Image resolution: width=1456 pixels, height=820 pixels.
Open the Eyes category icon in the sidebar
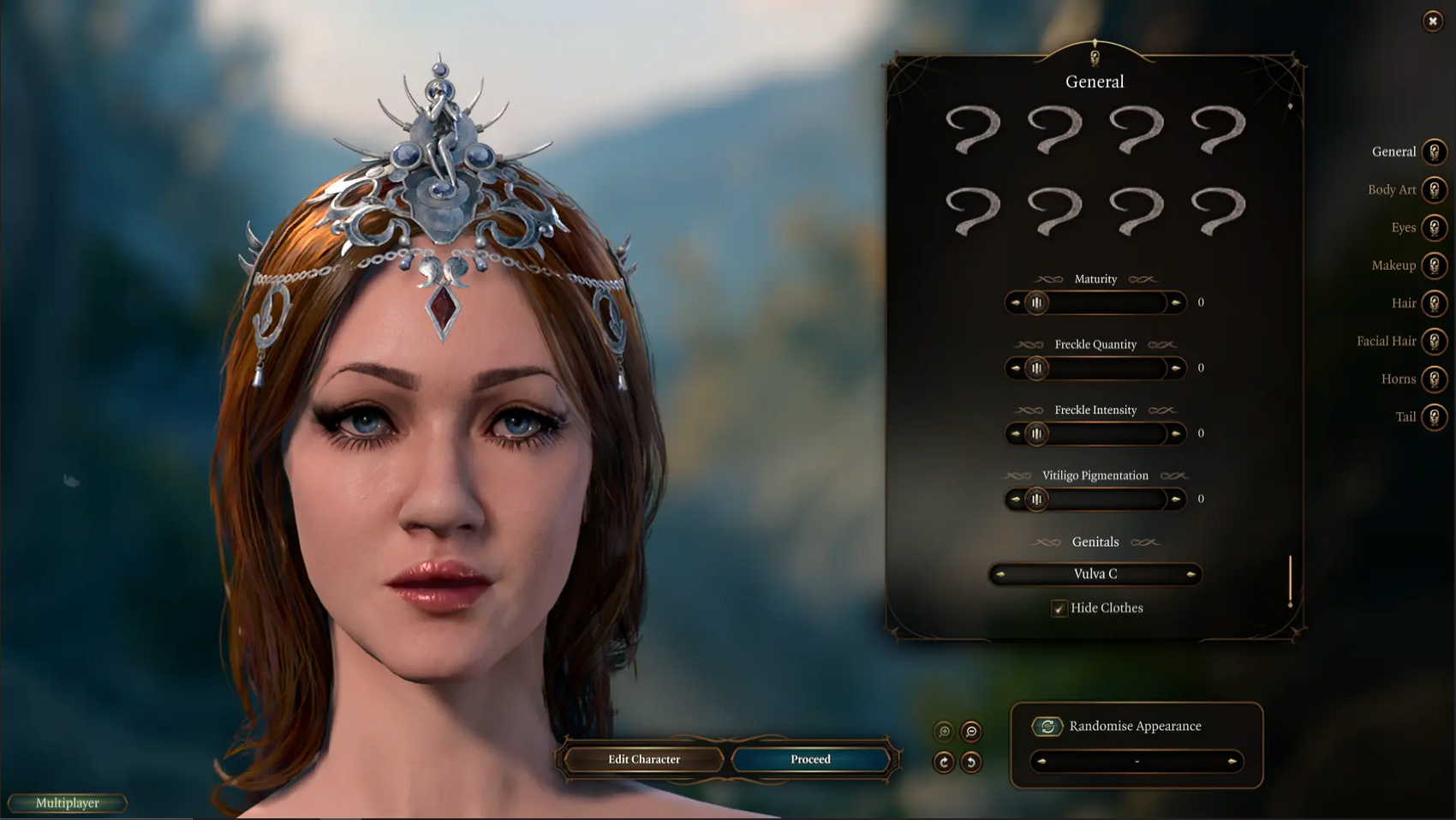1435,227
